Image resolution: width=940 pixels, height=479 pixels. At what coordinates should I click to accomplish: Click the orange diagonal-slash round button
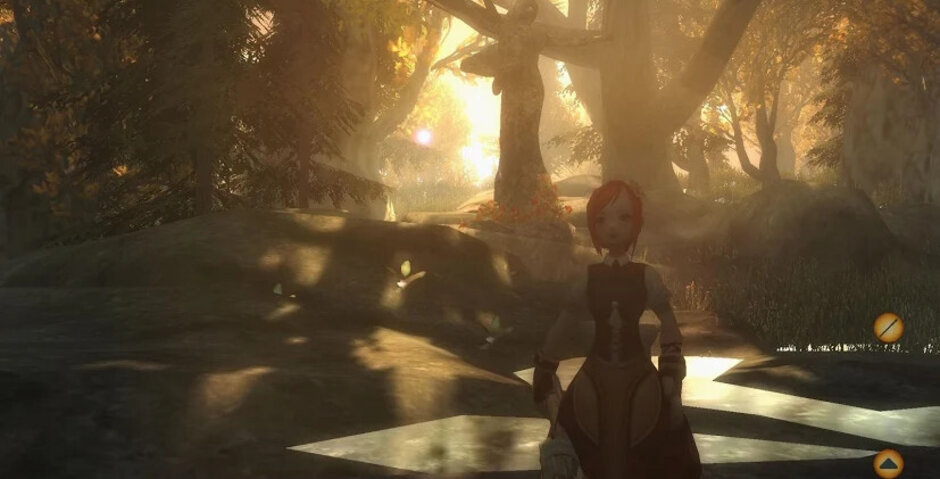point(888,328)
